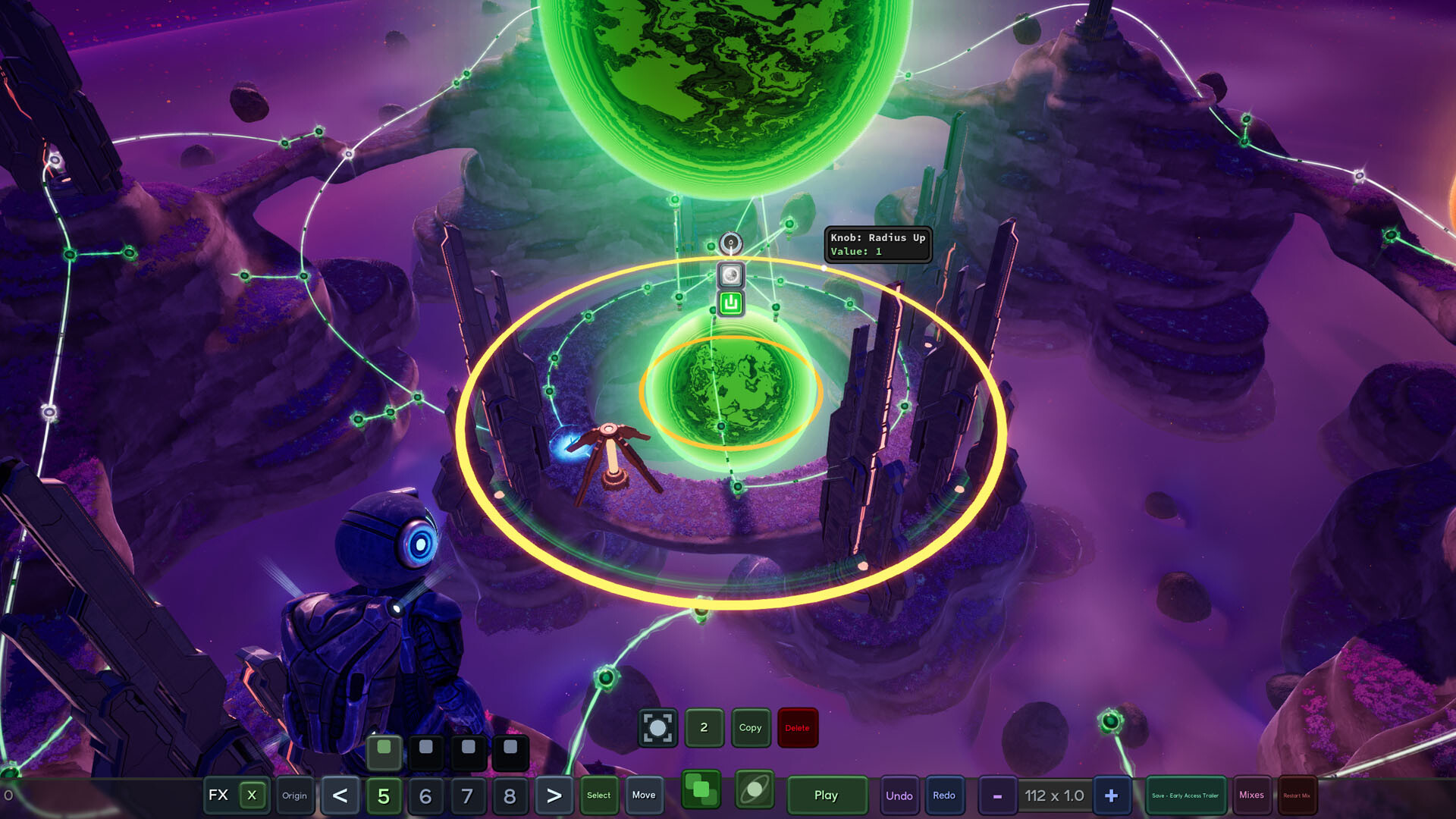Switch to slot number 7
1456x819 pixels.
pos(467,795)
